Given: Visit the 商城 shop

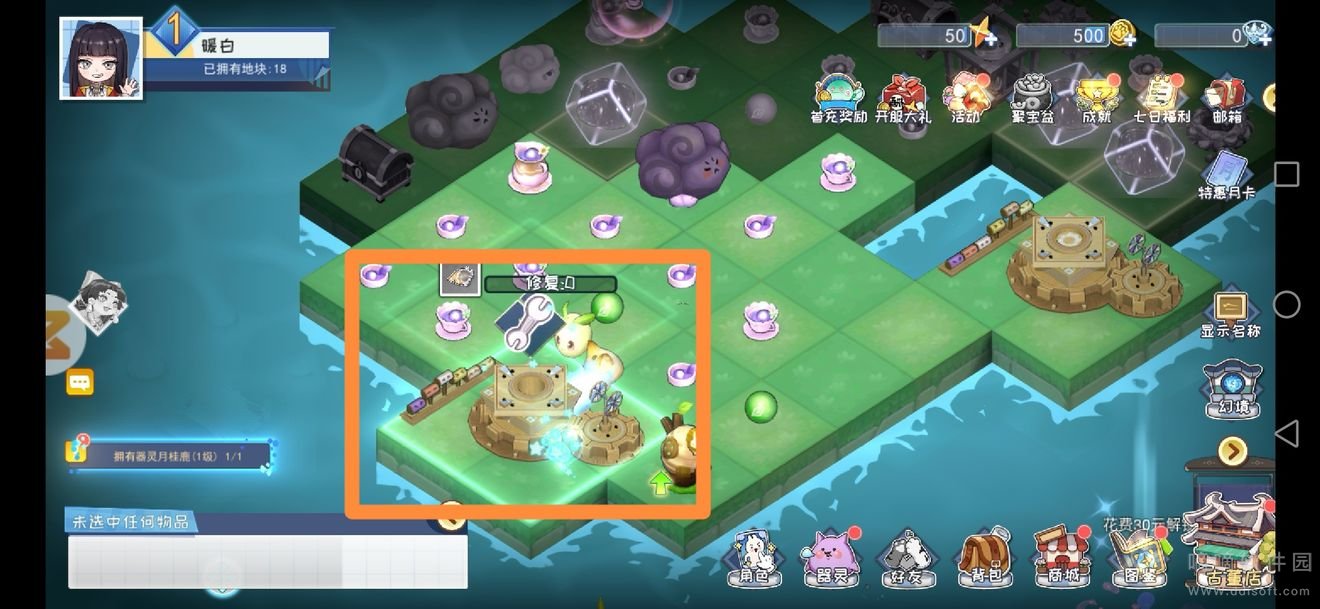Looking at the screenshot, I should pyautogui.click(x=1060, y=558).
